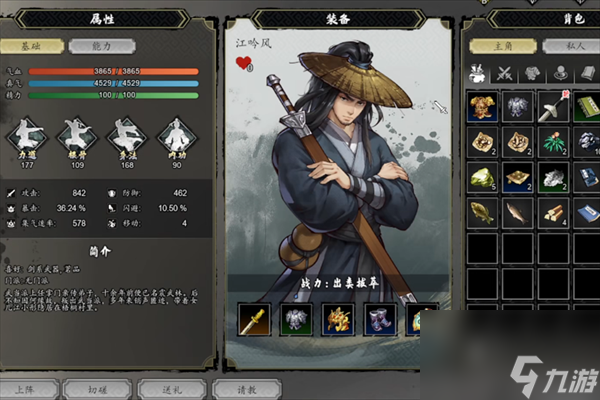Open the 能力 abilities tab
Screen dimensions: 600x400
click(x=91, y=45)
